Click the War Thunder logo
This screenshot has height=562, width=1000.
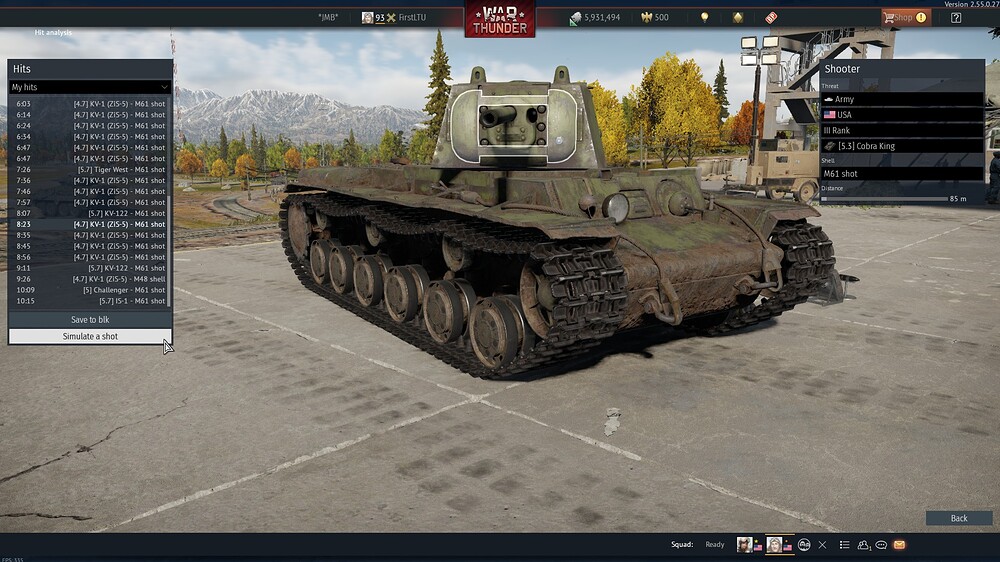[x=499, y=20]
